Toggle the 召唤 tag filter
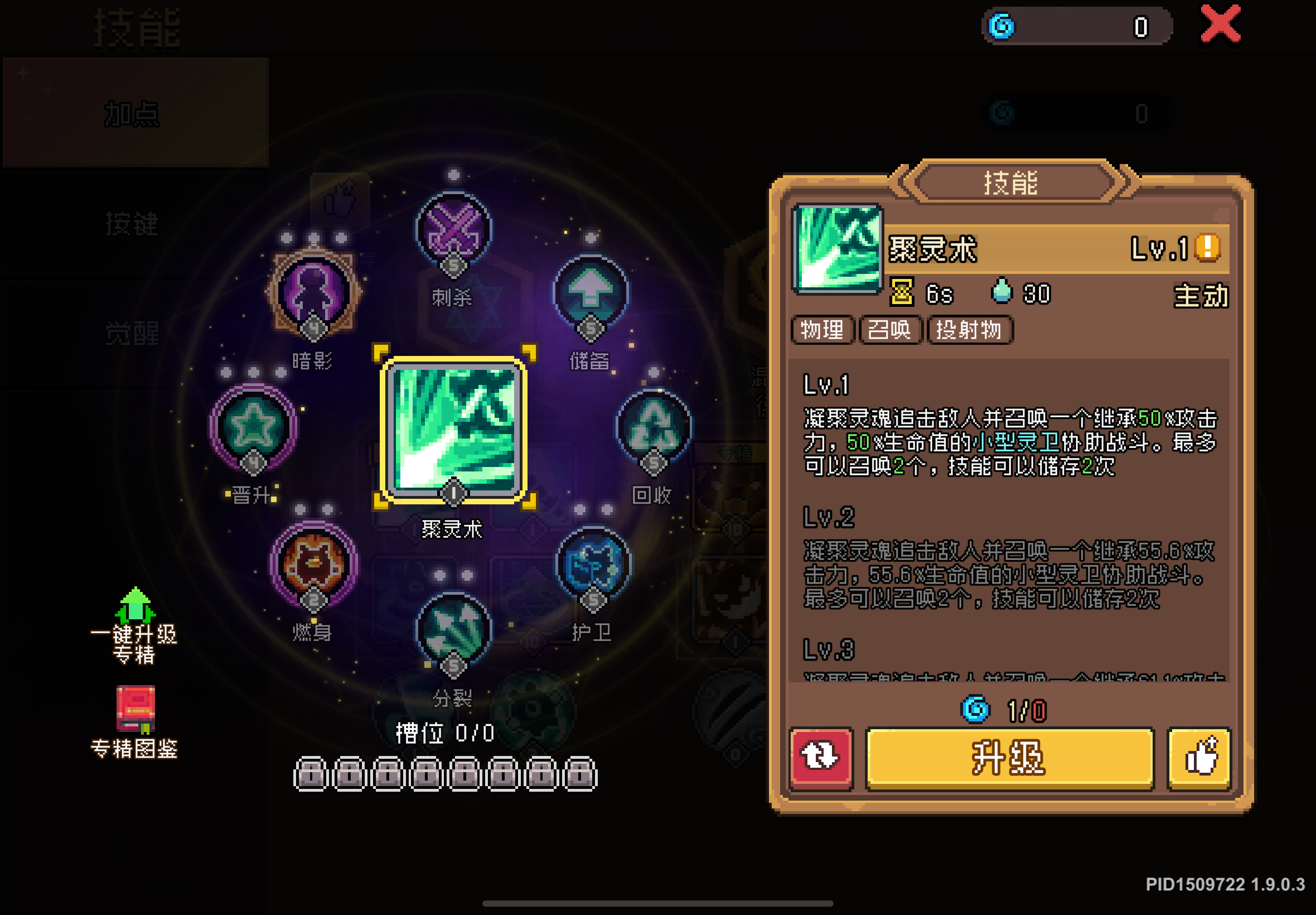Image resolution: width=1316 pixels, height=915 pixels. click(x=891, y=331)
